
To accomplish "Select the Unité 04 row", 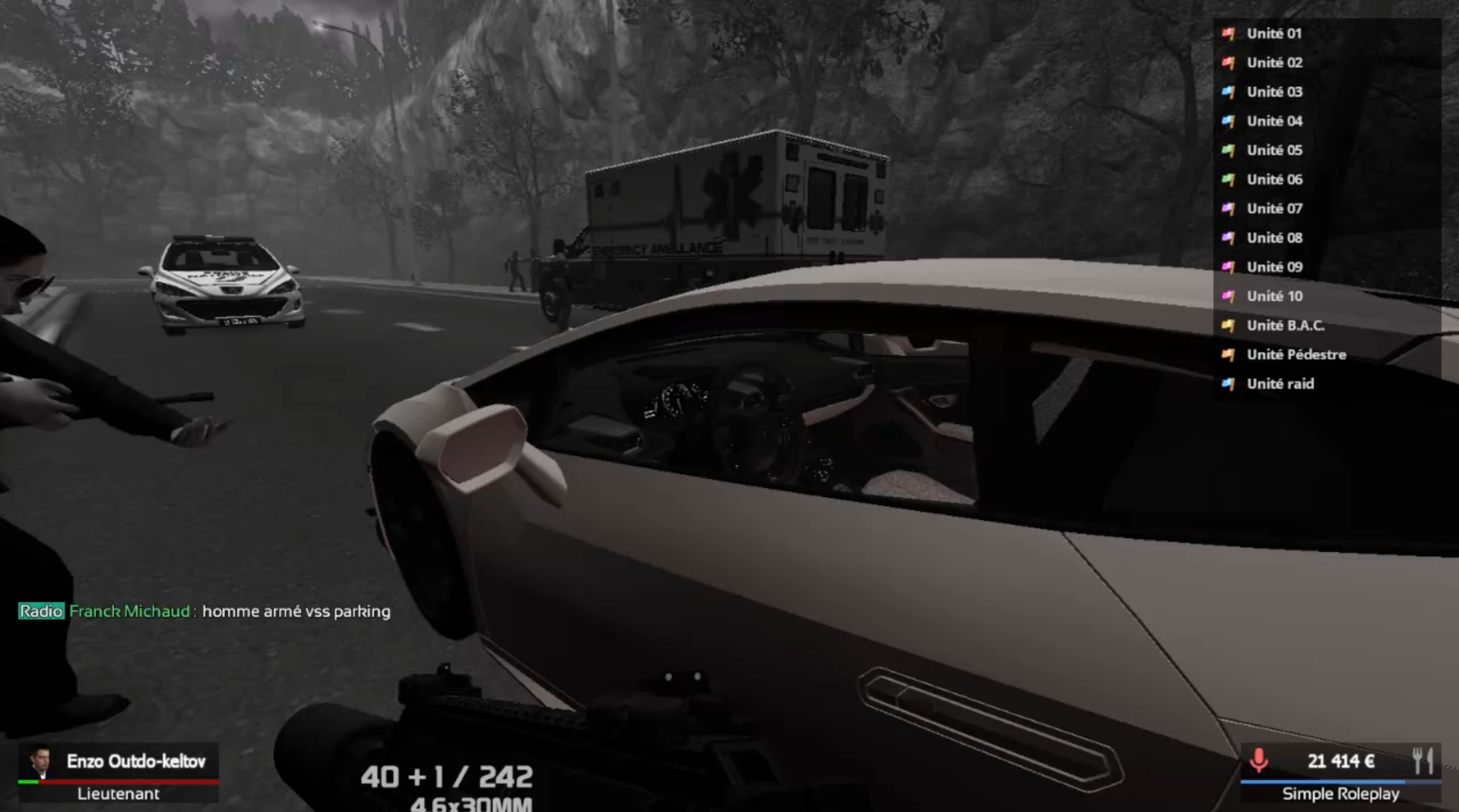I will (x=1274, y=121).
